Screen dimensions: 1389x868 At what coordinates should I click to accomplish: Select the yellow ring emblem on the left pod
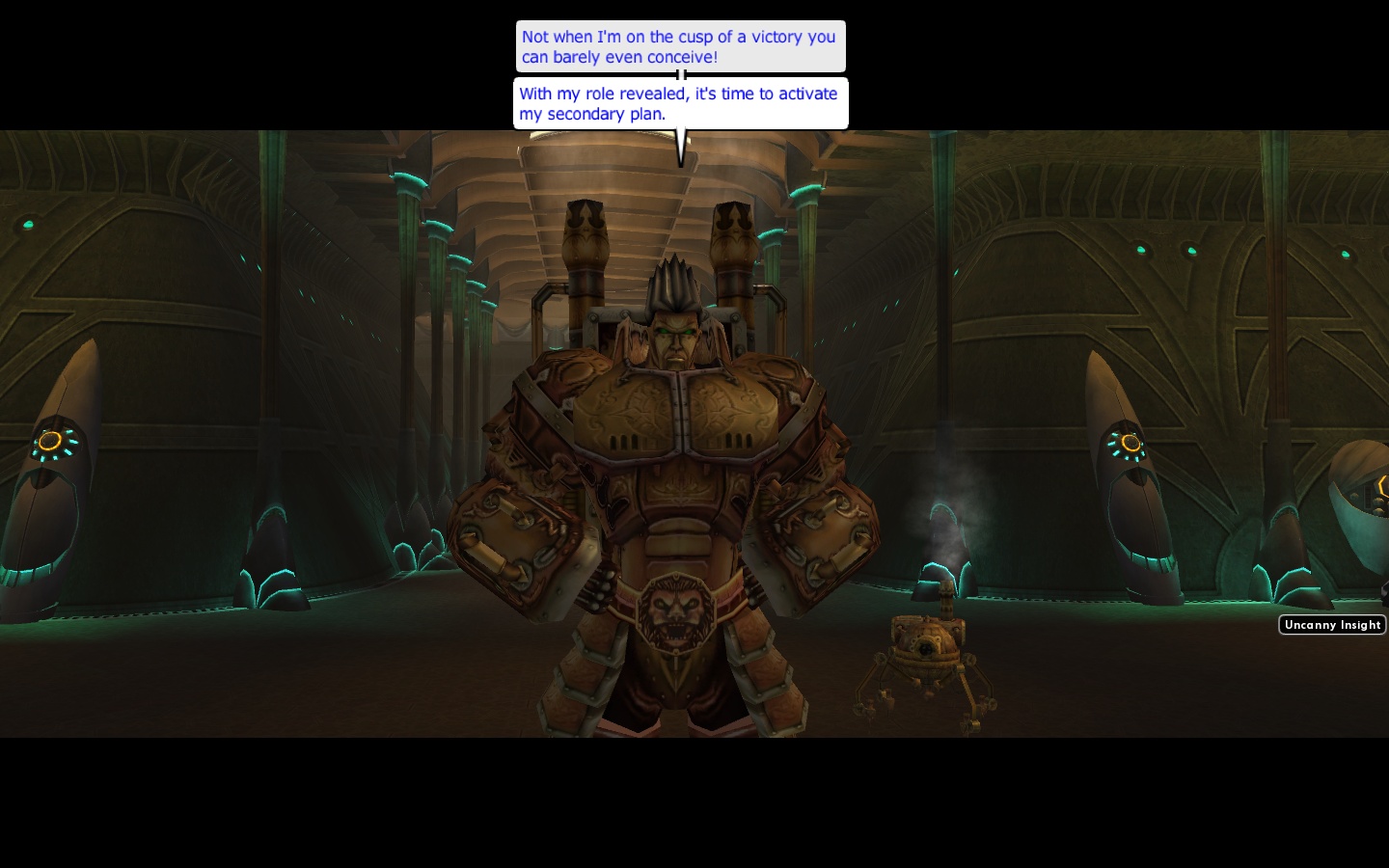click(x=52, y=443)
